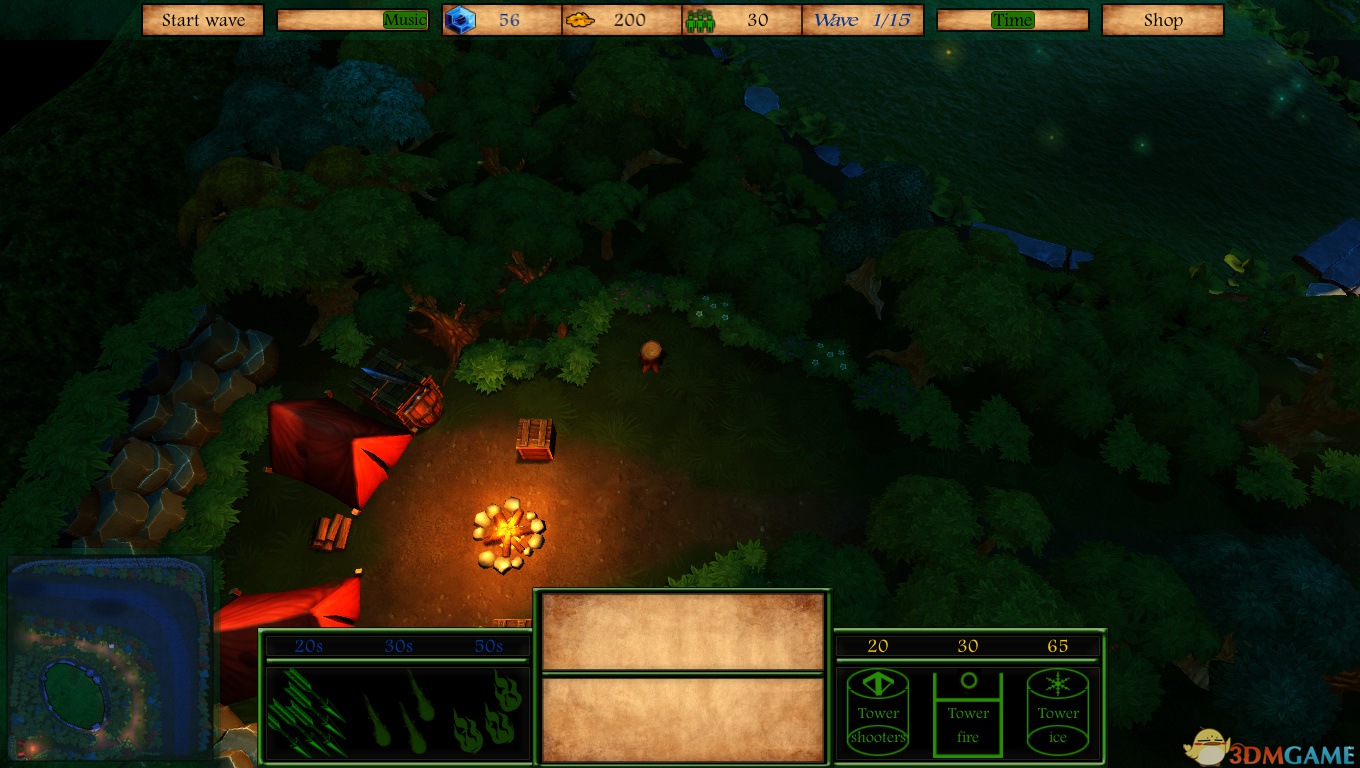Activate the arrow volley ability
This screenshot has width=1360, height=768.
(308, 712)
